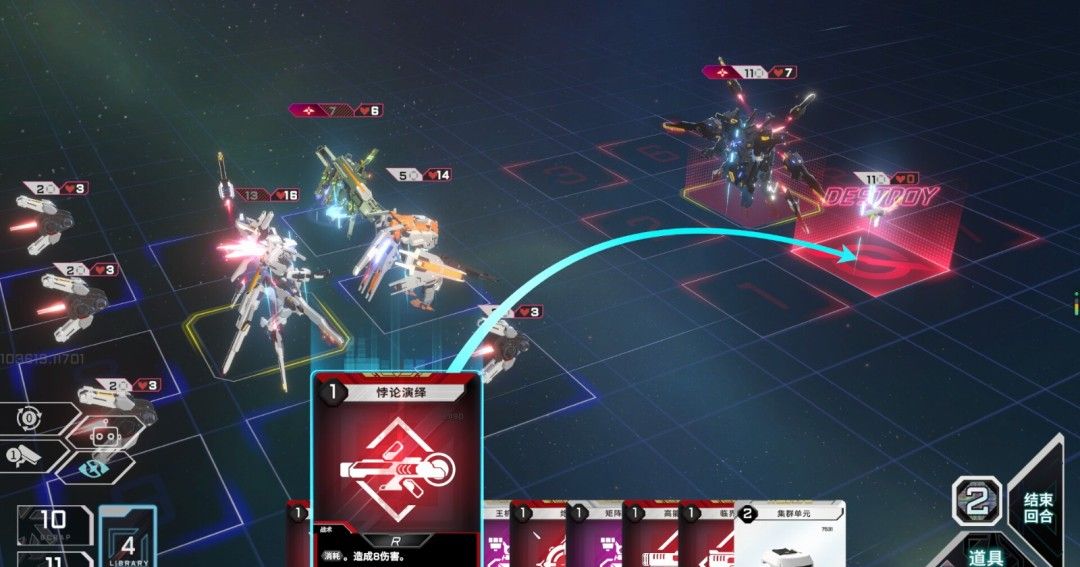
Task: Select the highlighted enemy mech on red tile
Action: (x=740, y=155)
